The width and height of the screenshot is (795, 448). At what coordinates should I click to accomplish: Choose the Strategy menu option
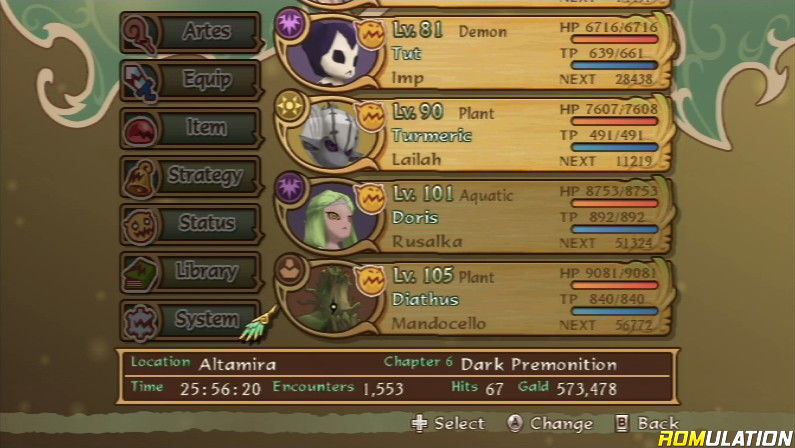click(190, 176)
